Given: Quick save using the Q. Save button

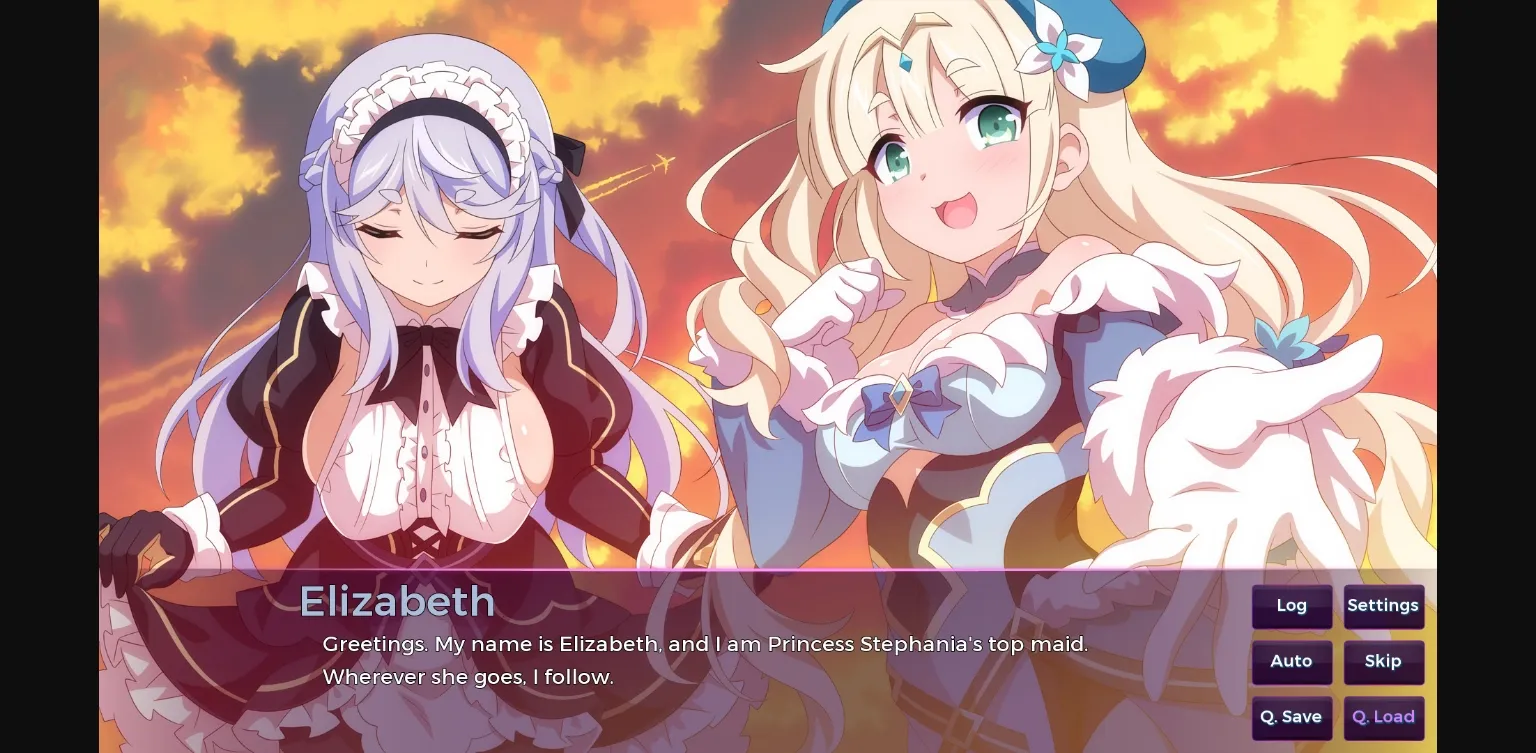Looking at the screenshot, I should [1291, 716].
